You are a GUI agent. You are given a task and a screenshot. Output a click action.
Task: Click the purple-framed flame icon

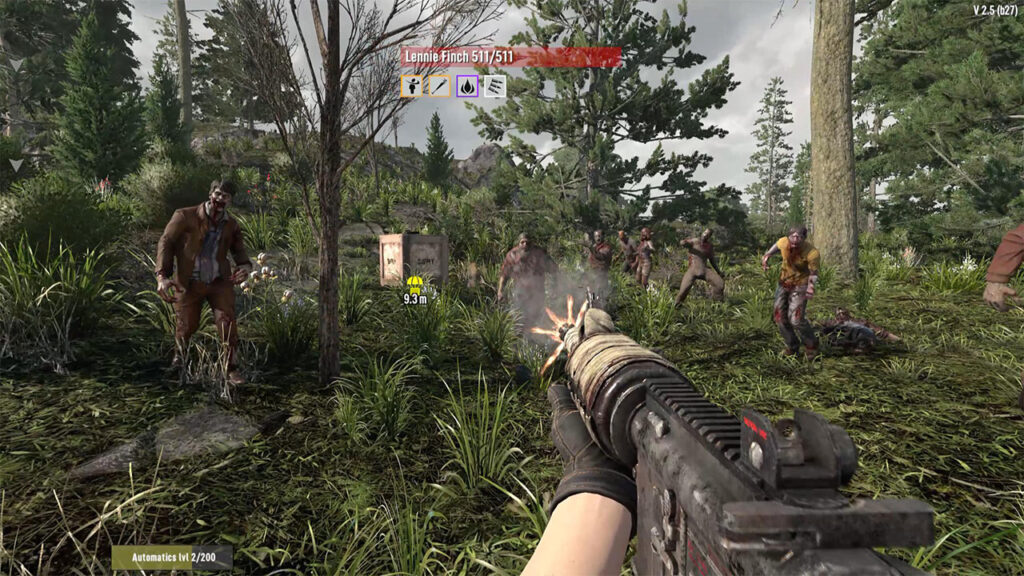467,86
